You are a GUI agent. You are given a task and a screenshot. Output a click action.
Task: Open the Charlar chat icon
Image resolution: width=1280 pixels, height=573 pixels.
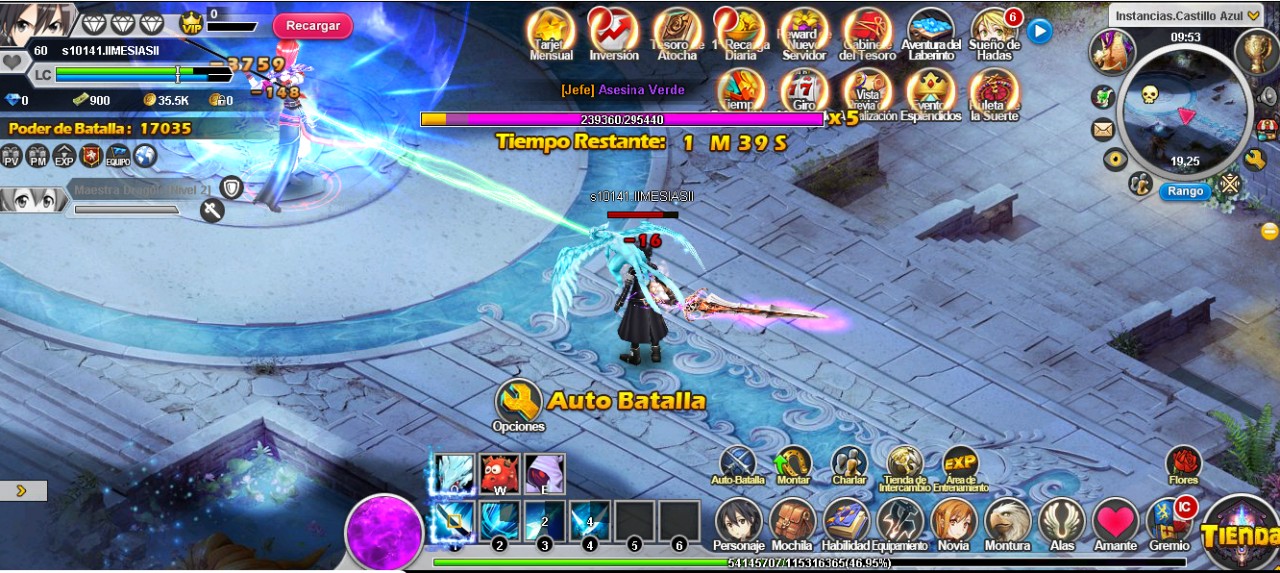(x=849, y=463)
